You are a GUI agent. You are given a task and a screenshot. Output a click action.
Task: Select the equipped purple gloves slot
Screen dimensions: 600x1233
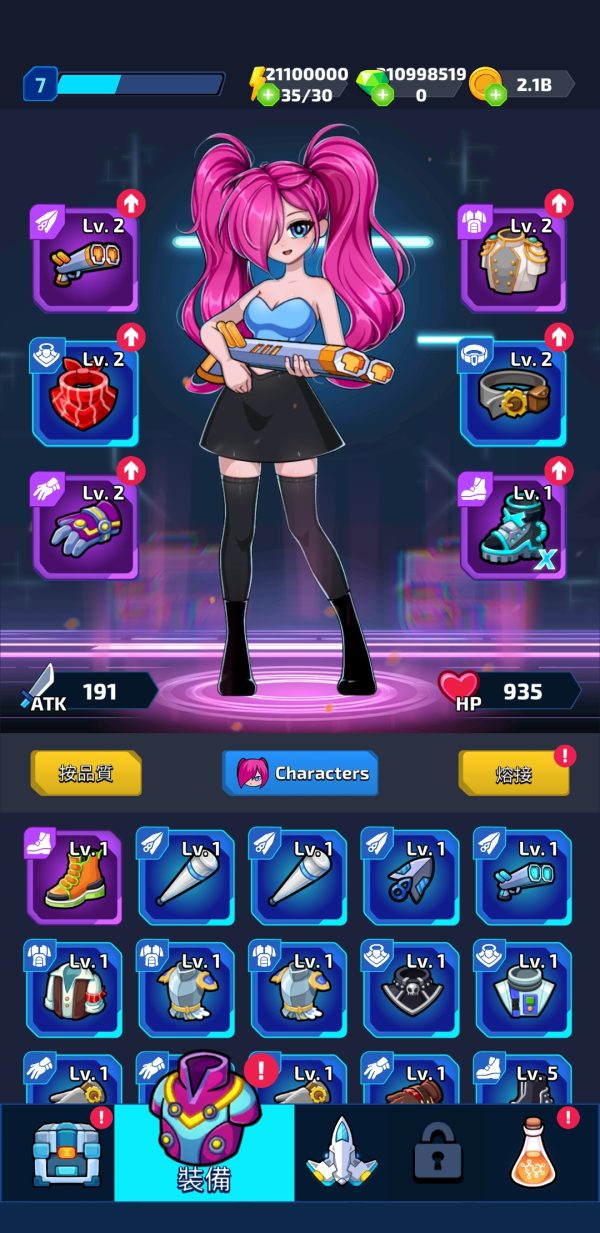pos(85,525)
